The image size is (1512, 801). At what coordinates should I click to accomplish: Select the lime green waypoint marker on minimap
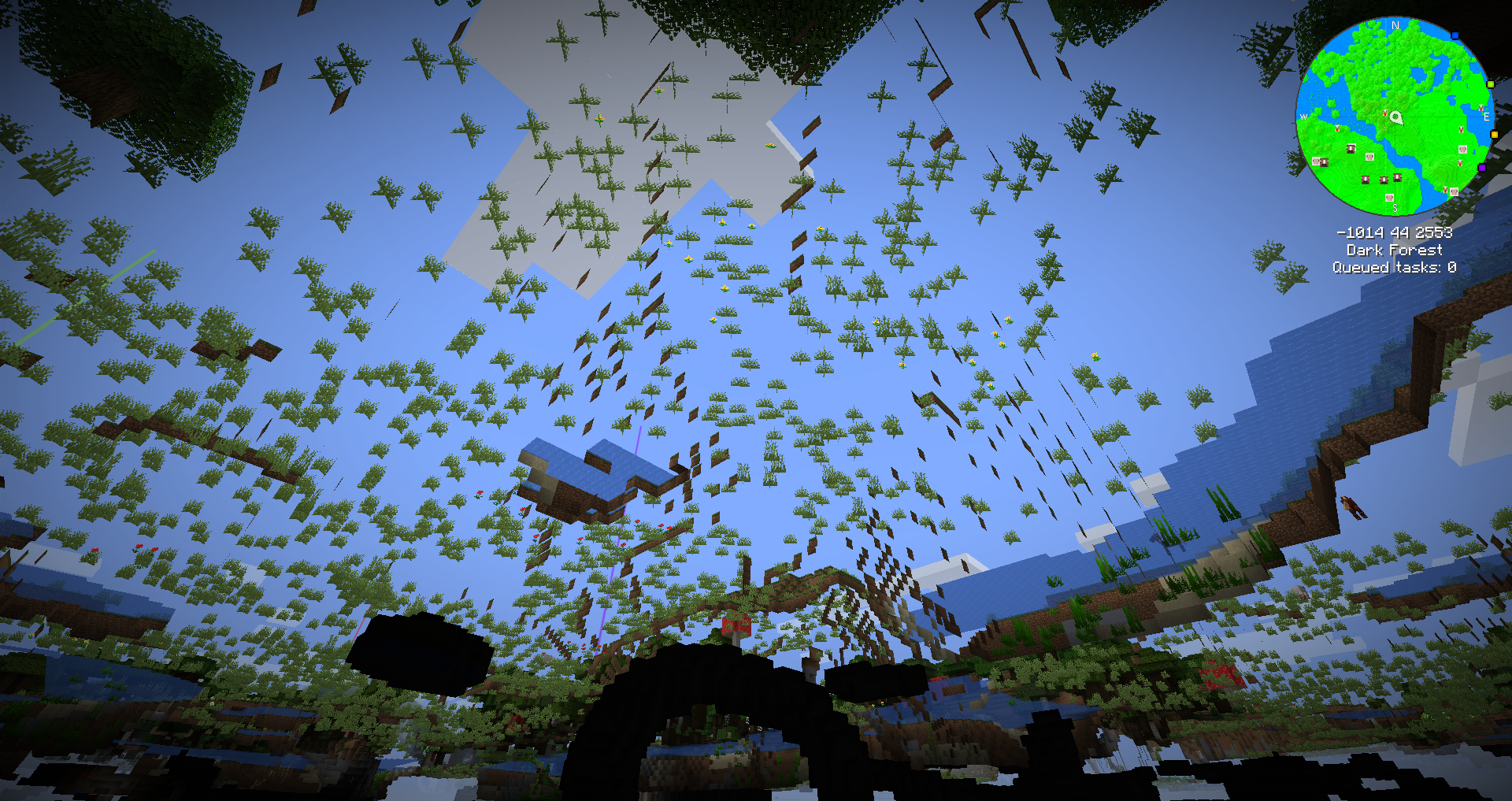1490,84
